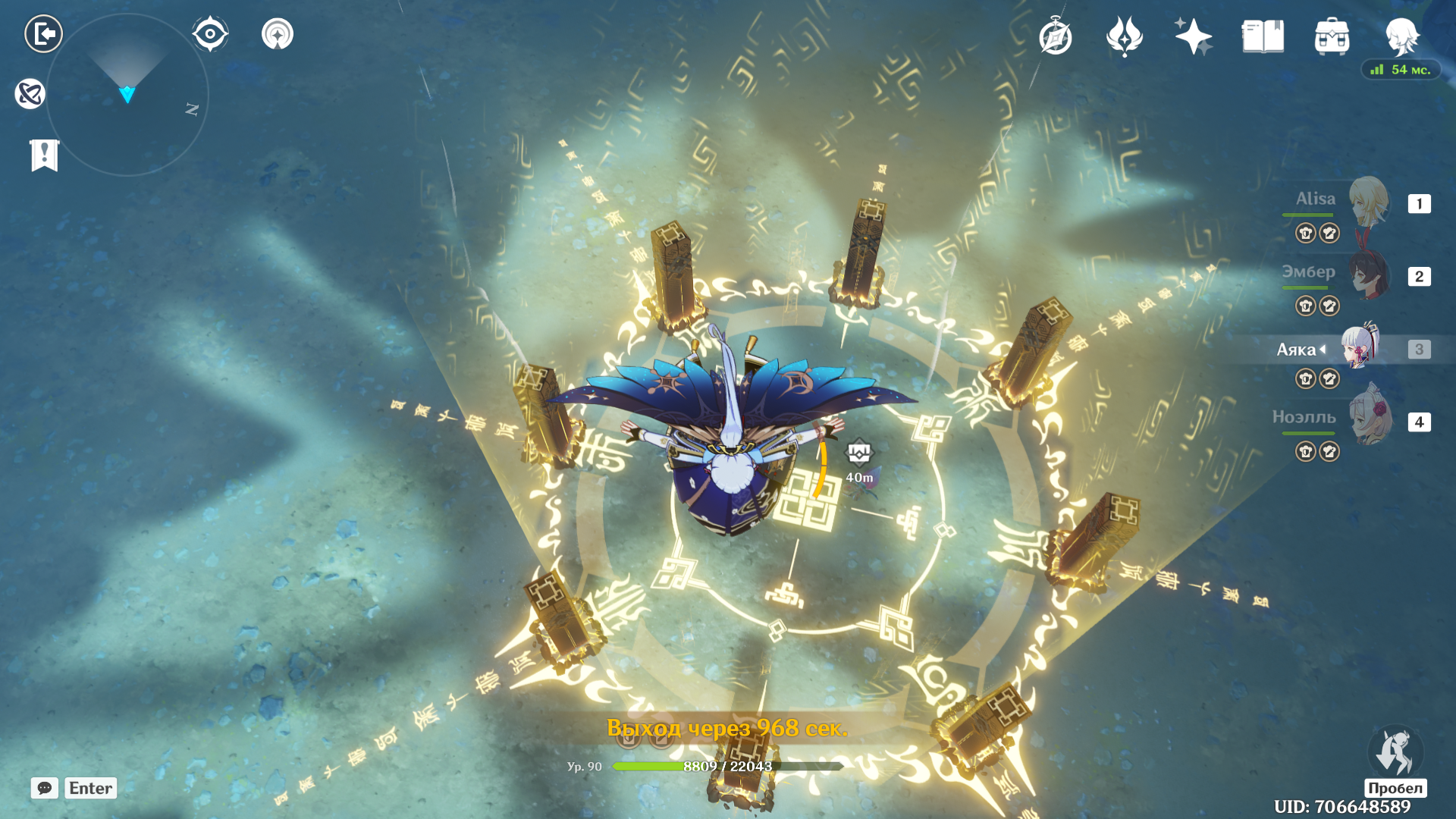Click the exit domain door icon
This screenshot has height=819, width=1456.
[x=43, y=34]
